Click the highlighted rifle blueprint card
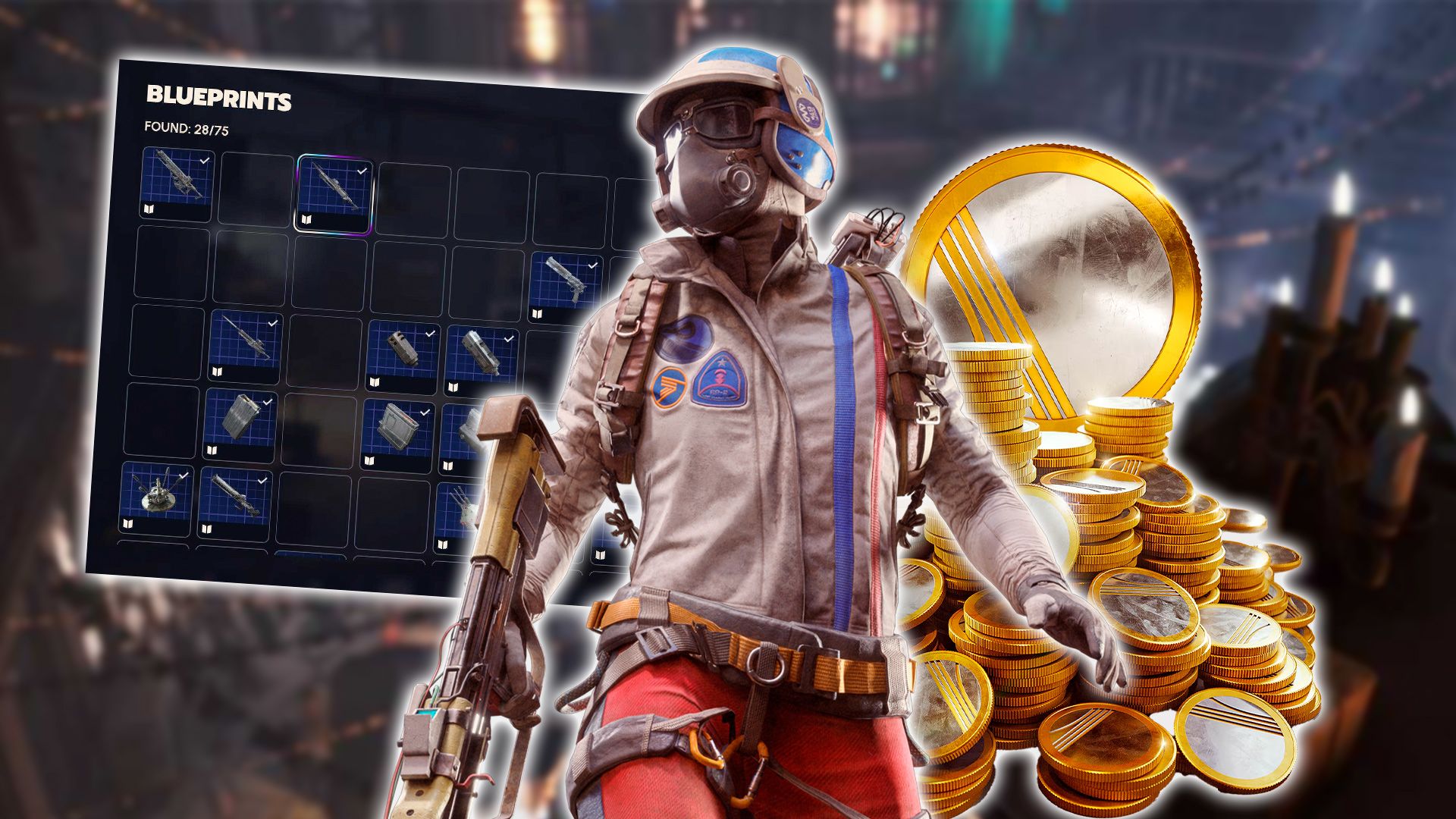The height and width of the screenshot is (819, 1456). pos(334,190)
